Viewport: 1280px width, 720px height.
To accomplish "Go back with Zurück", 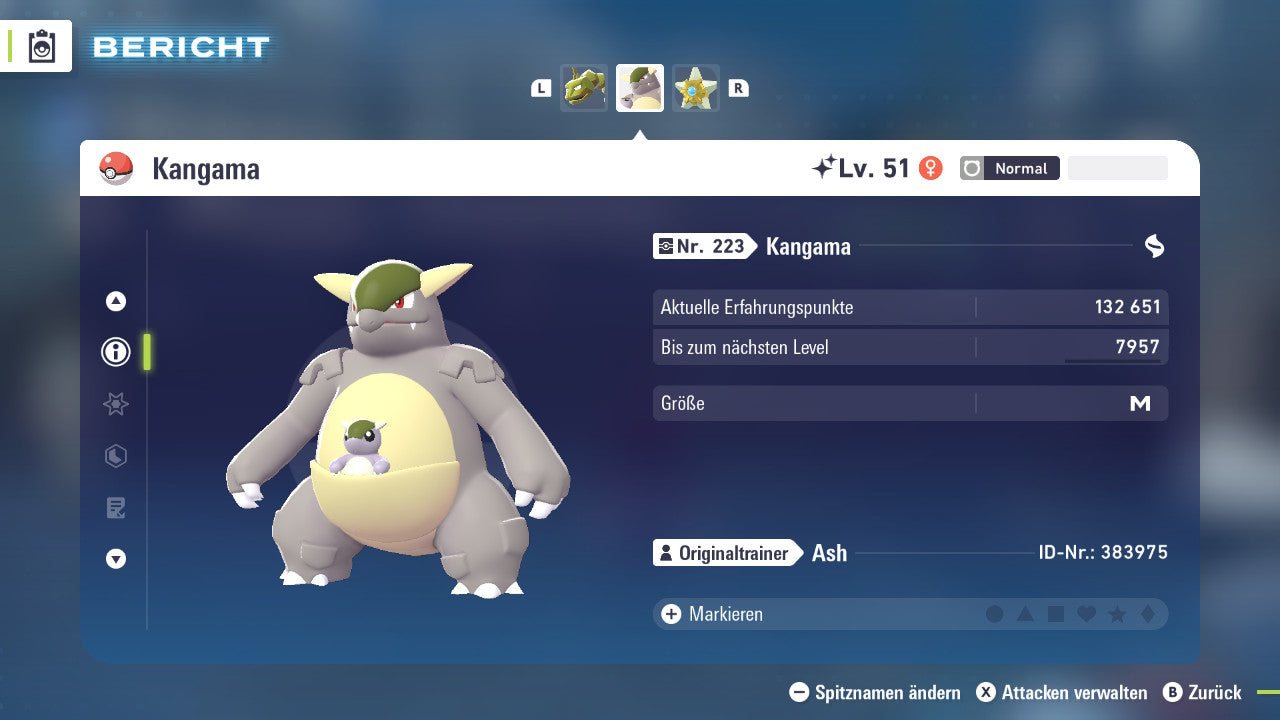I will pos(1203,692).
